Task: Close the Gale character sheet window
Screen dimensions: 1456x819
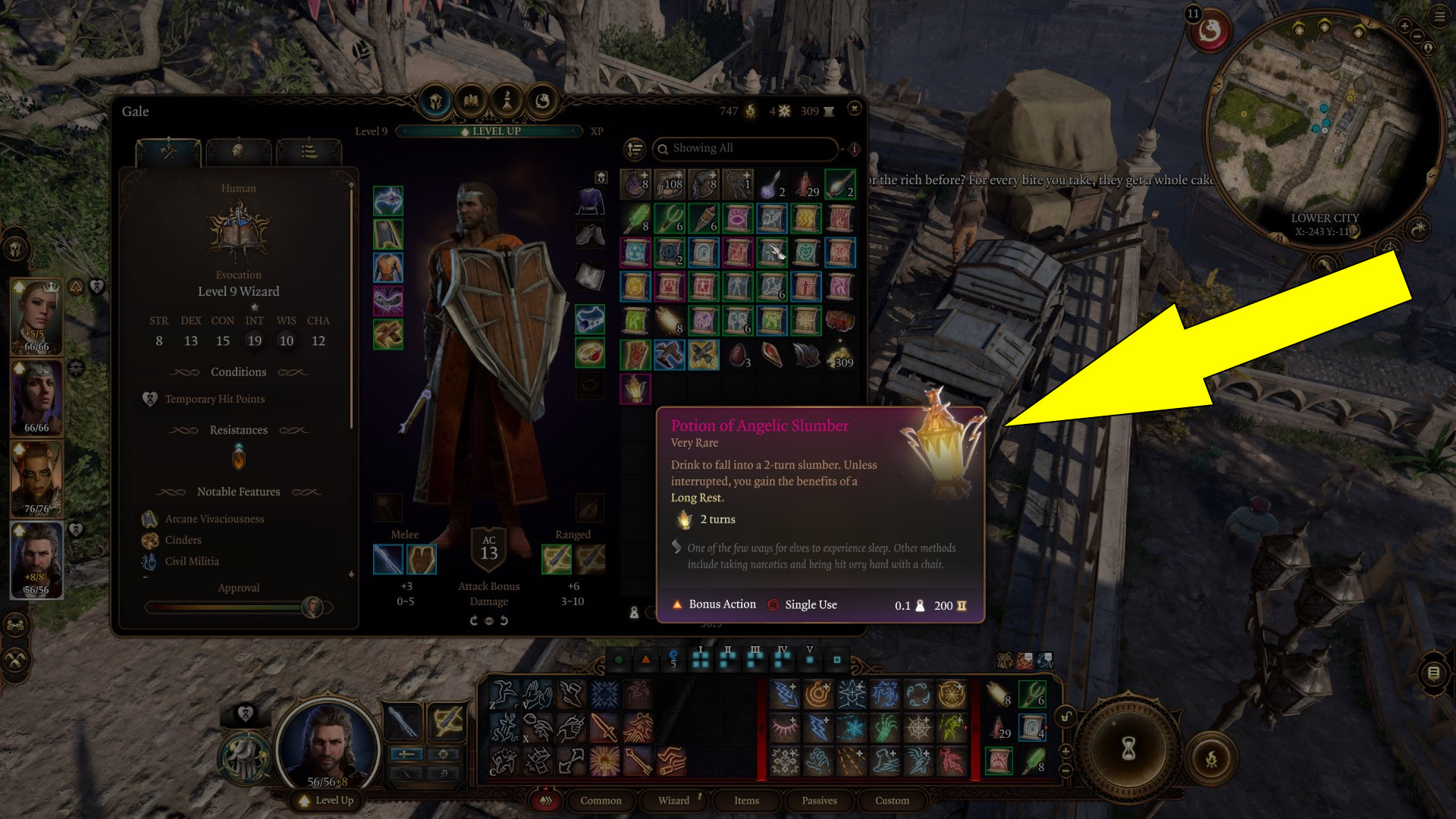Action: point(855,109)
